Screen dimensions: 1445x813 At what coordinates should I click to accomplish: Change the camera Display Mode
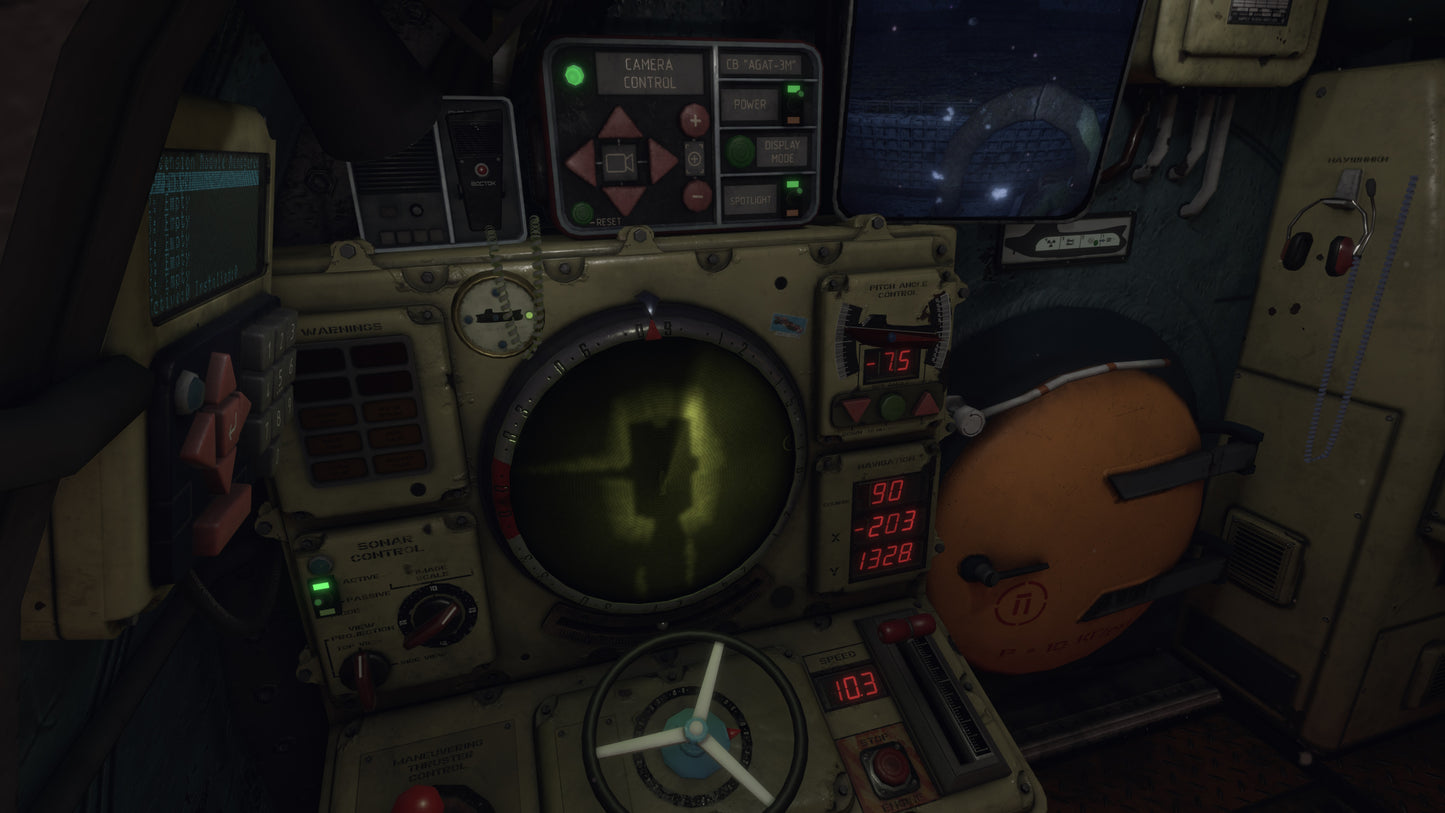point(741,151)
